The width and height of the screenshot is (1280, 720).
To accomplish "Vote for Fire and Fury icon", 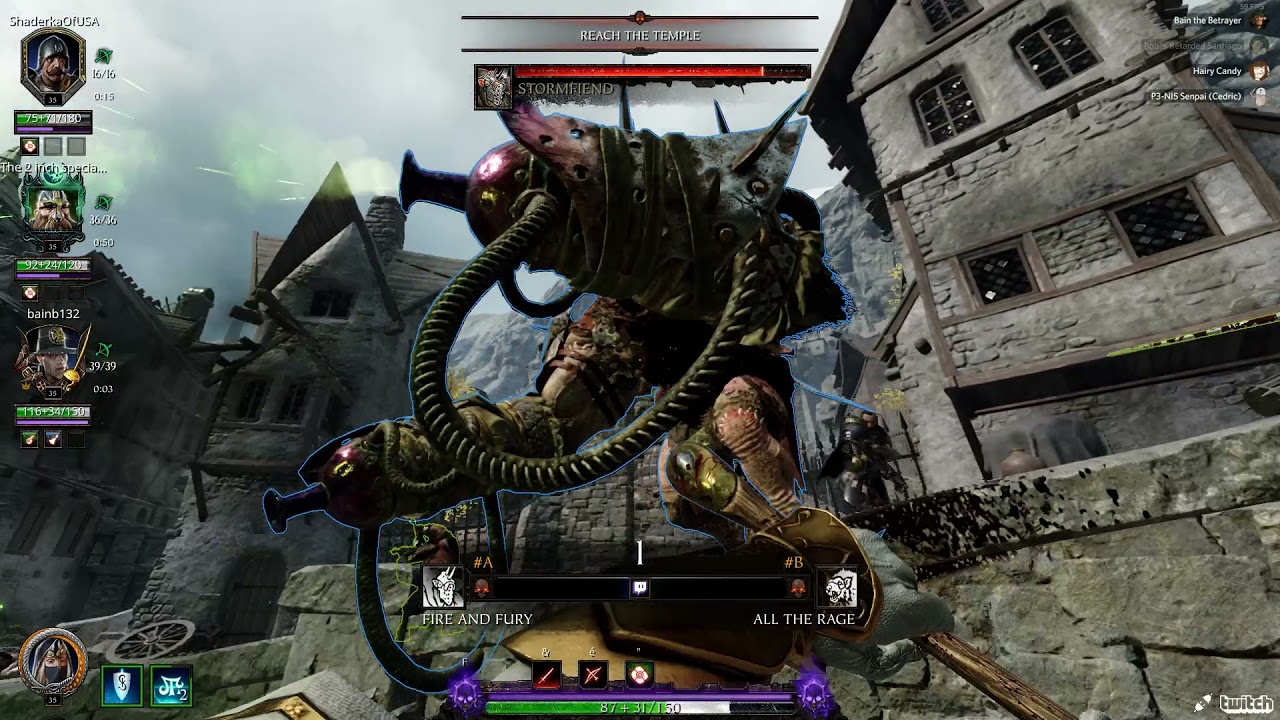I will [x=443, y=588].
